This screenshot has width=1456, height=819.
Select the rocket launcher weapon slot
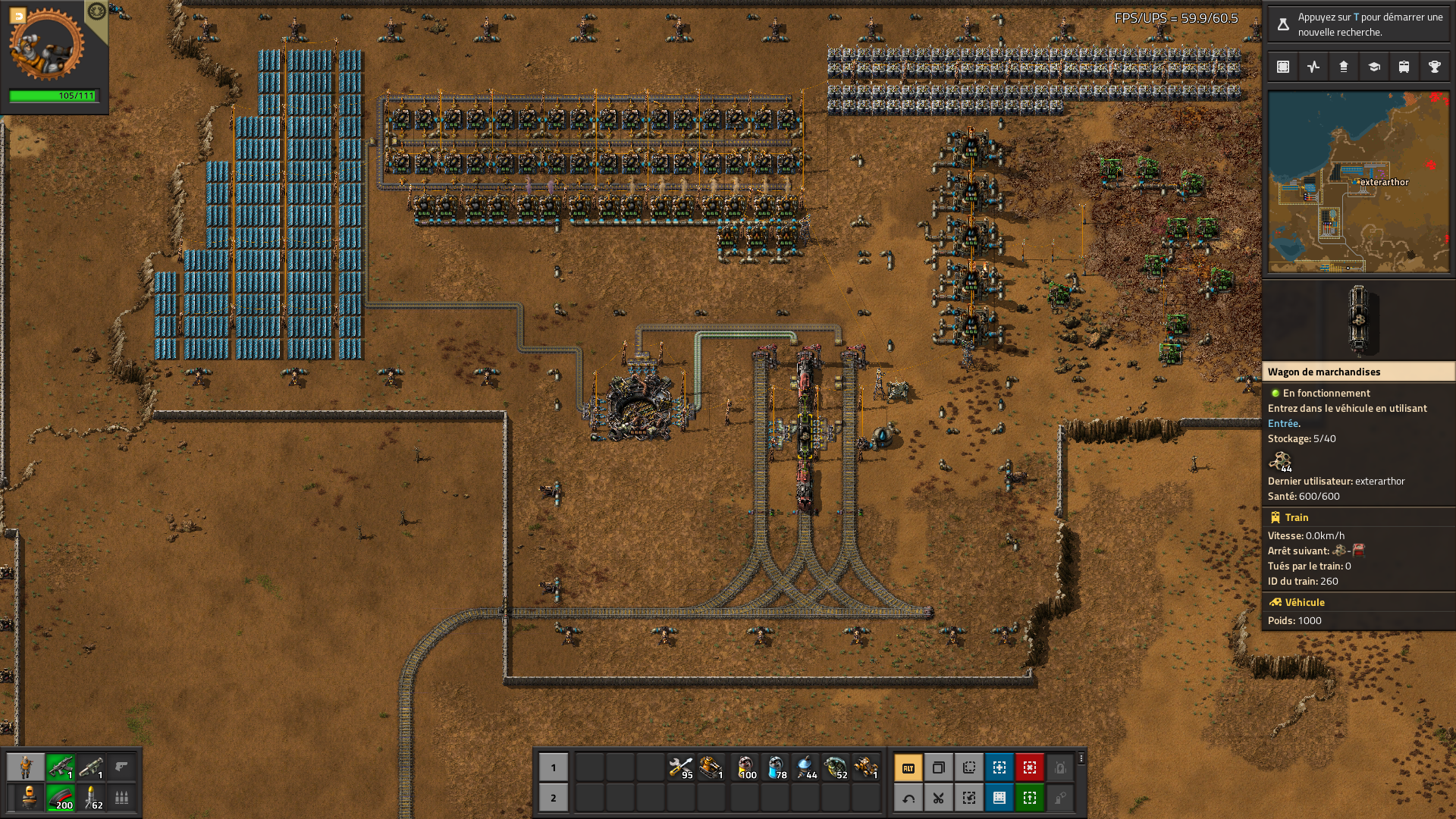(91, 767)
